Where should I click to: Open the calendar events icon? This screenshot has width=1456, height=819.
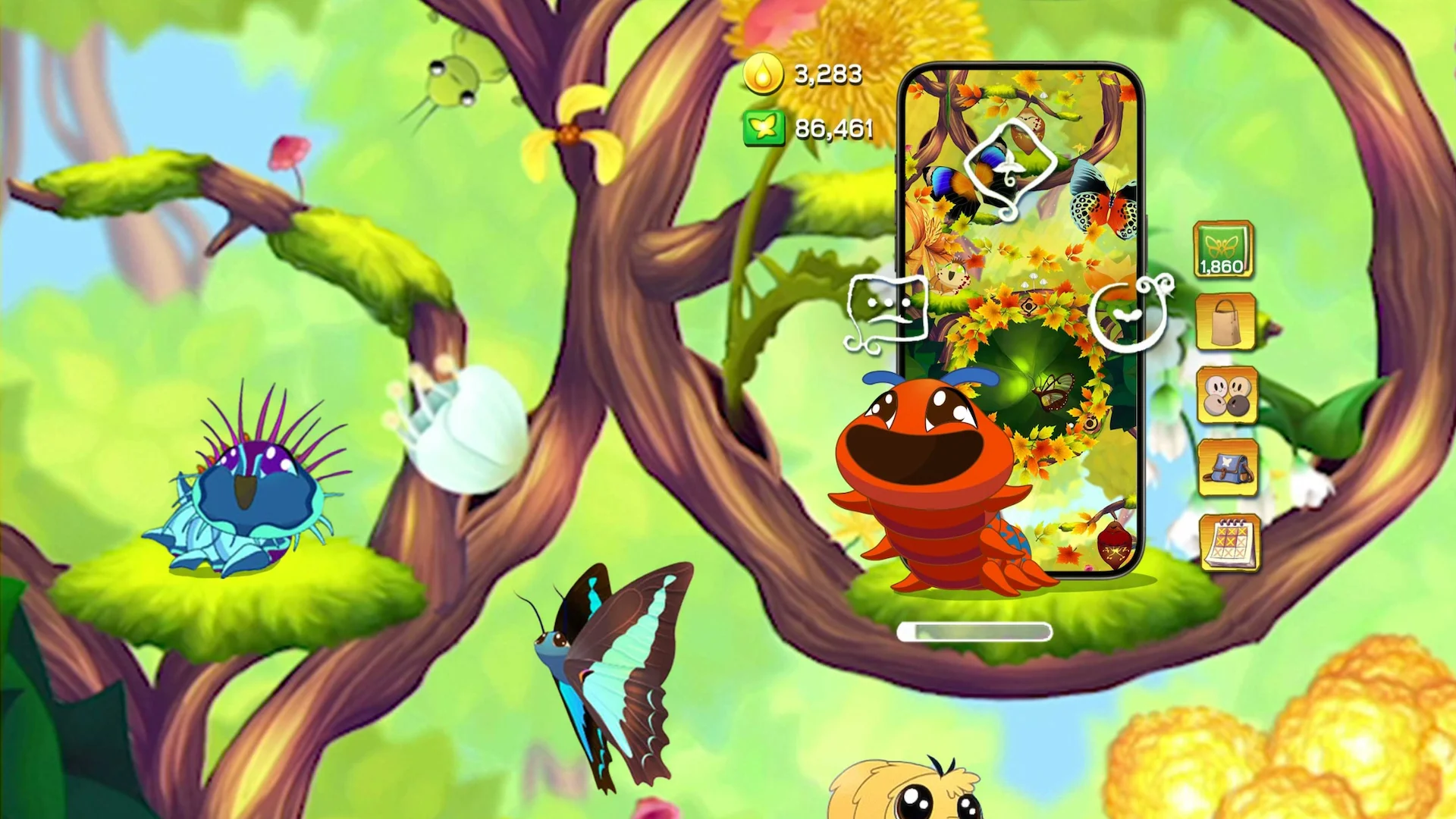(1230, 542)
